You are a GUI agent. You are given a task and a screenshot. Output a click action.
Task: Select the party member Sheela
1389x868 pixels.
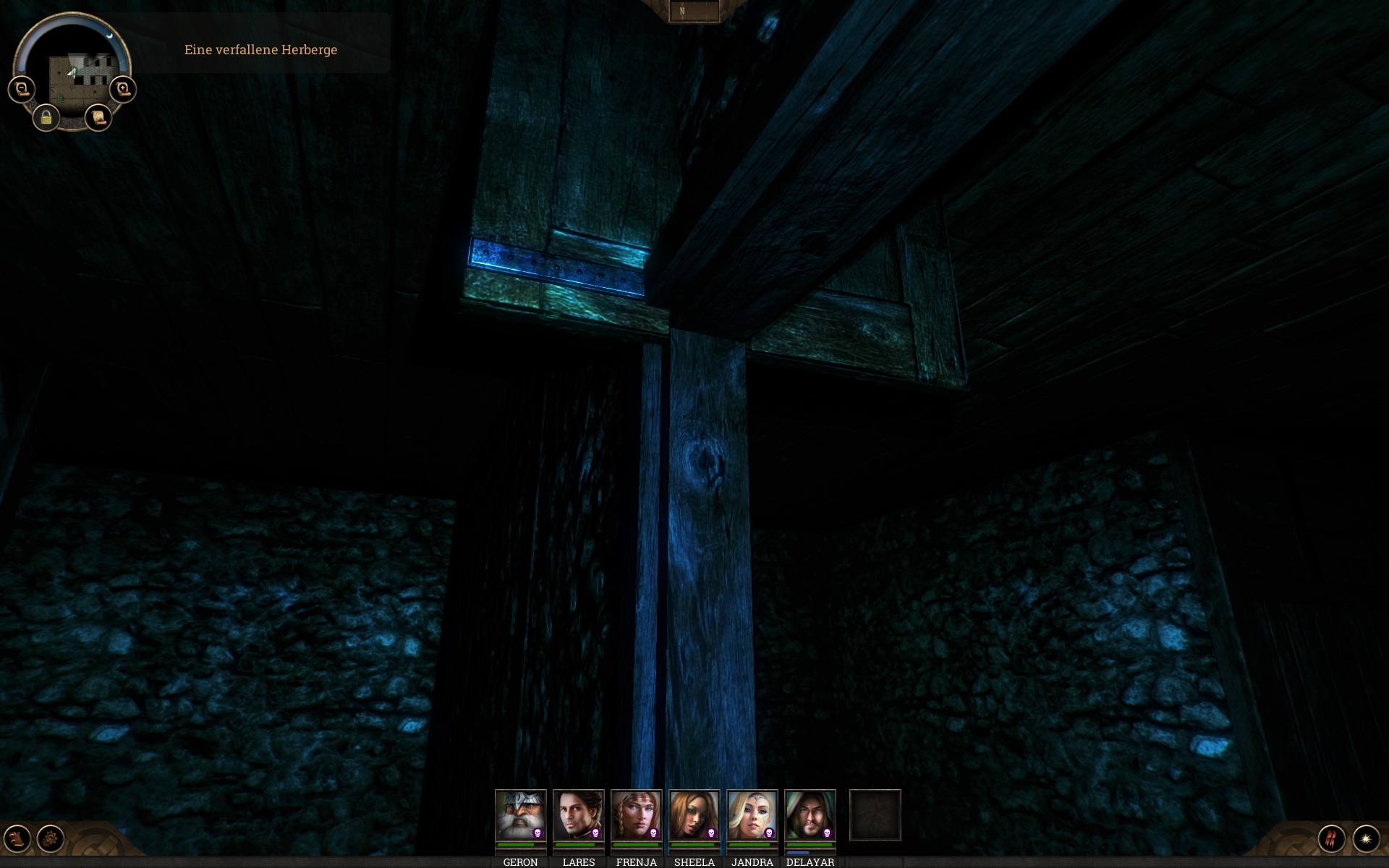(x=693, y=814)
